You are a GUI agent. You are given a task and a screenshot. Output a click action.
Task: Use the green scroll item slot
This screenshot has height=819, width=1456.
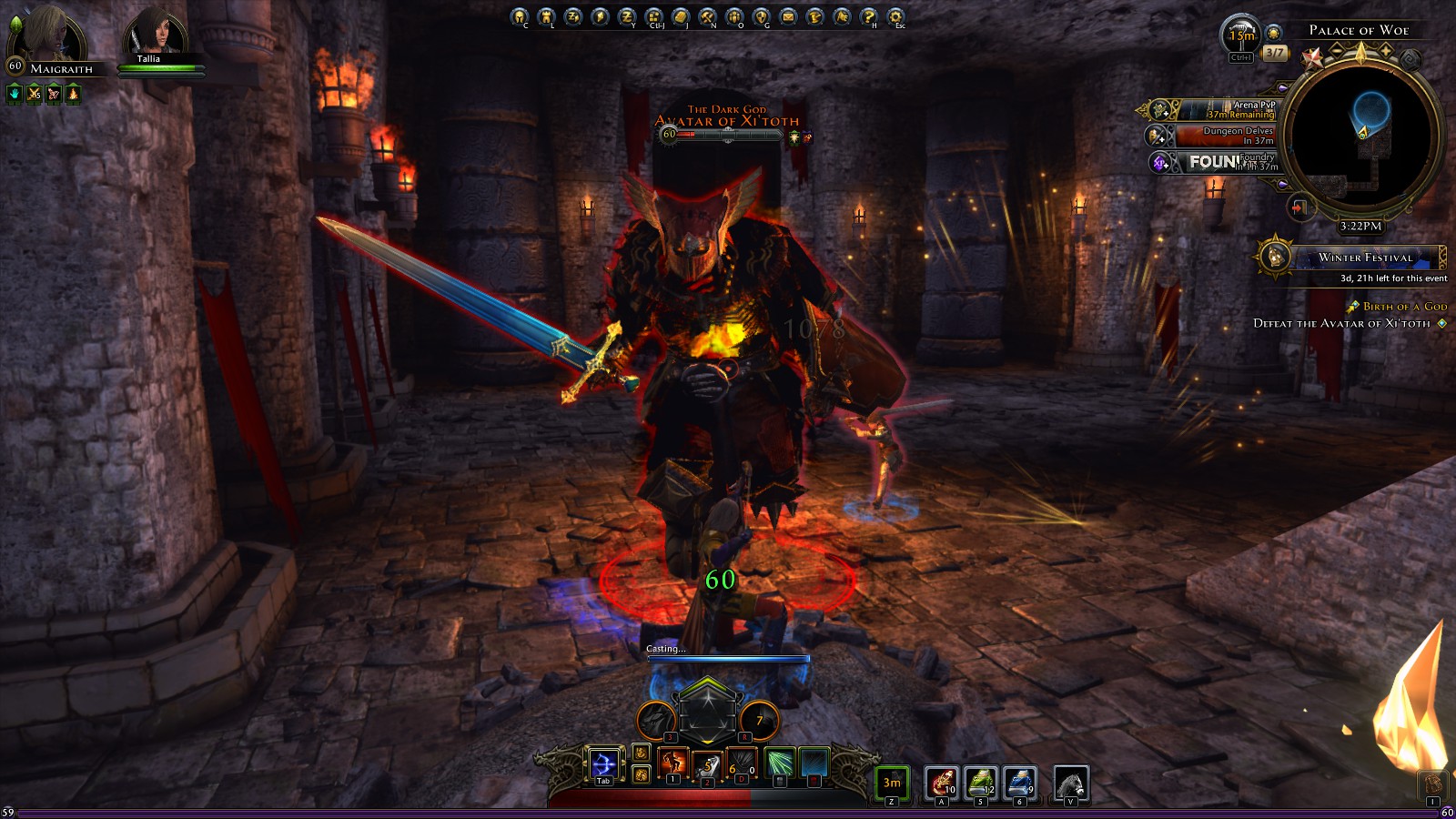(980, 783)
